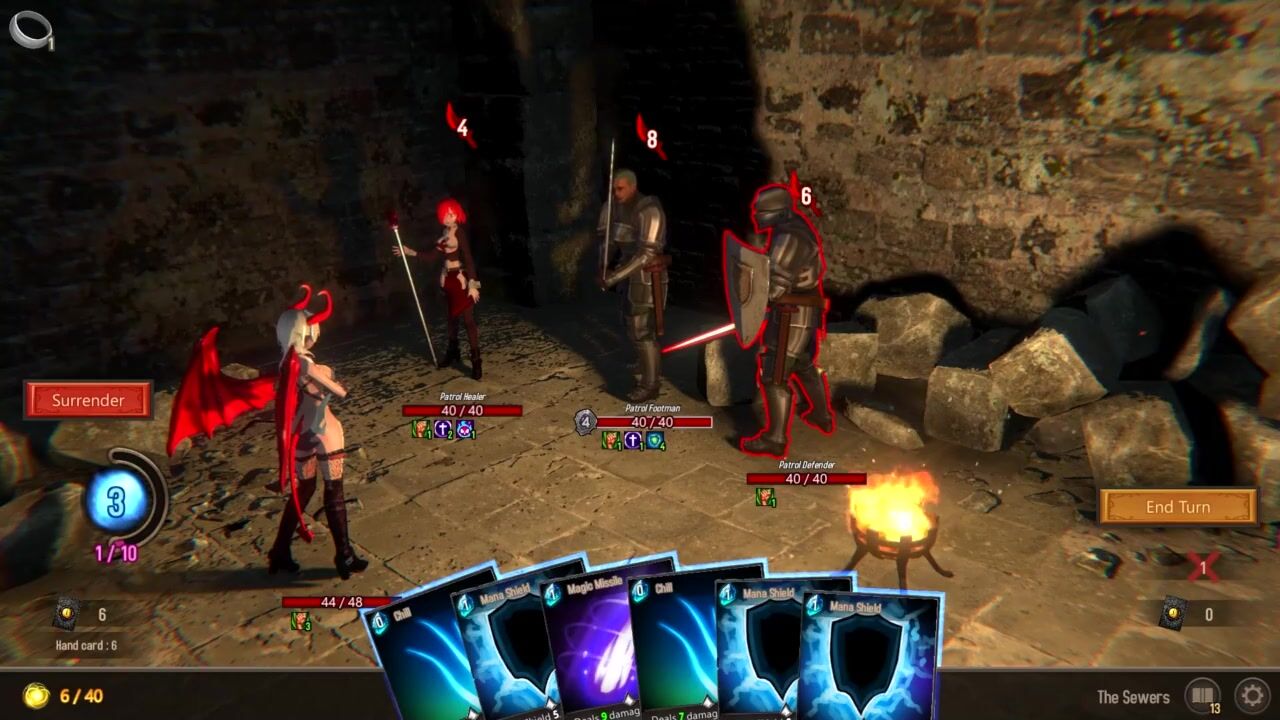Click the red X exhausted pile counter
1280x720 pixels.
1203,568
